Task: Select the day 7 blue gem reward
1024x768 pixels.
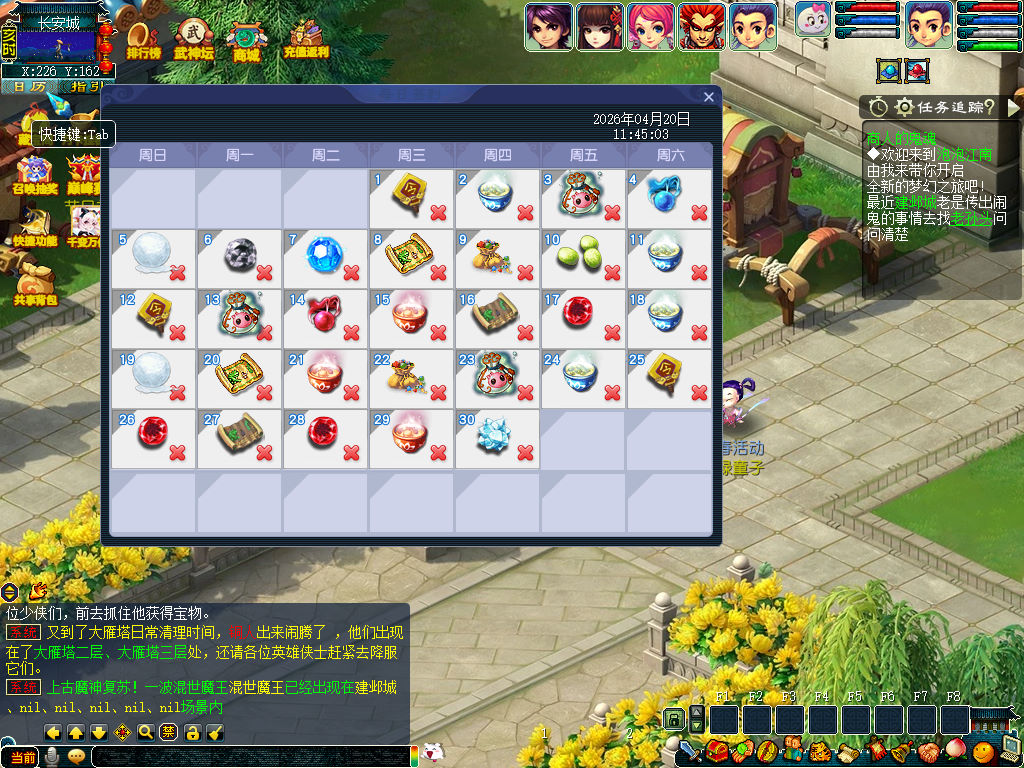Action: click(x=324, y=253)
